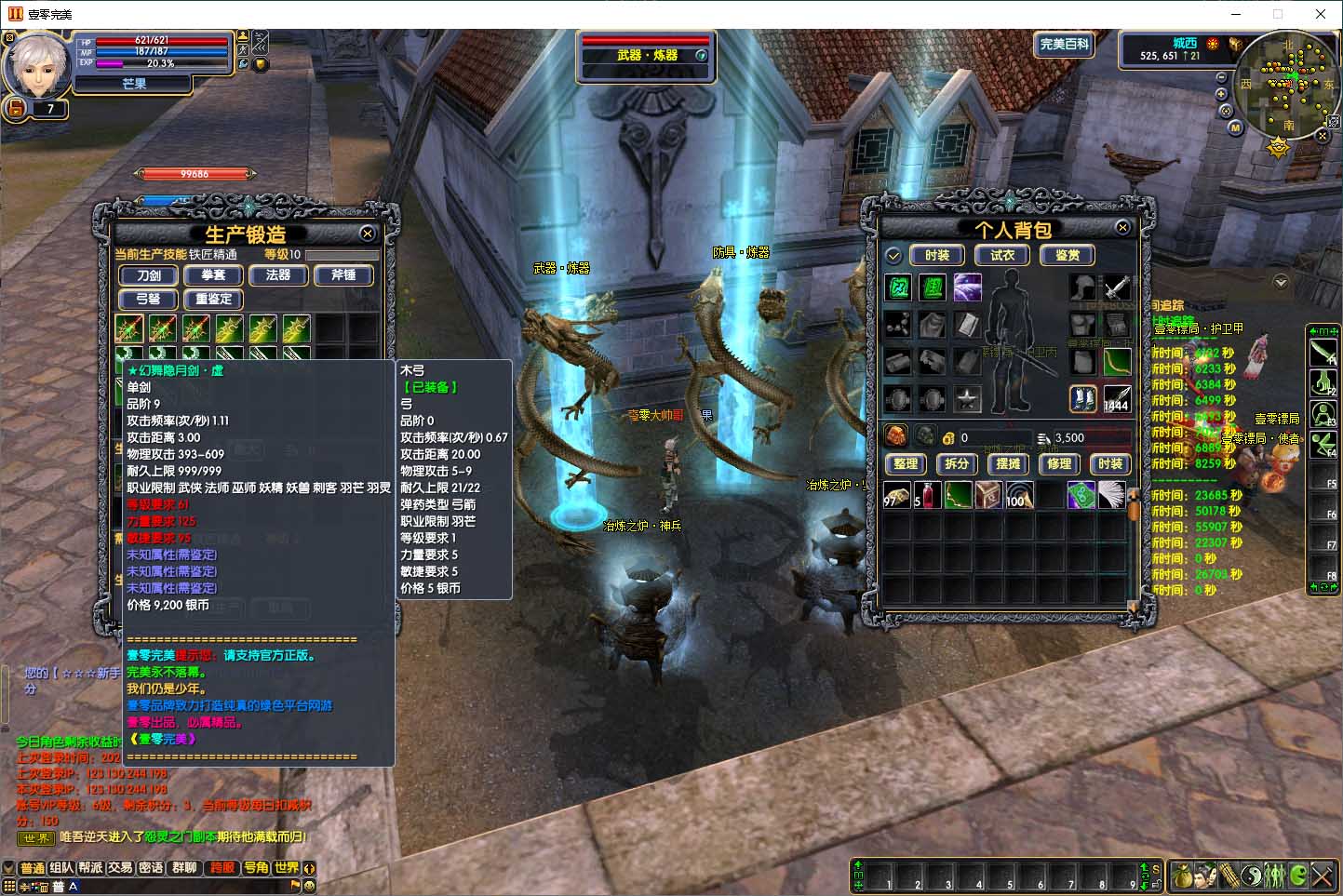The image size is (1343, 896).
Task: Open the 法器 crafting category
Action: pyautogui.click(x=278, y=275)
